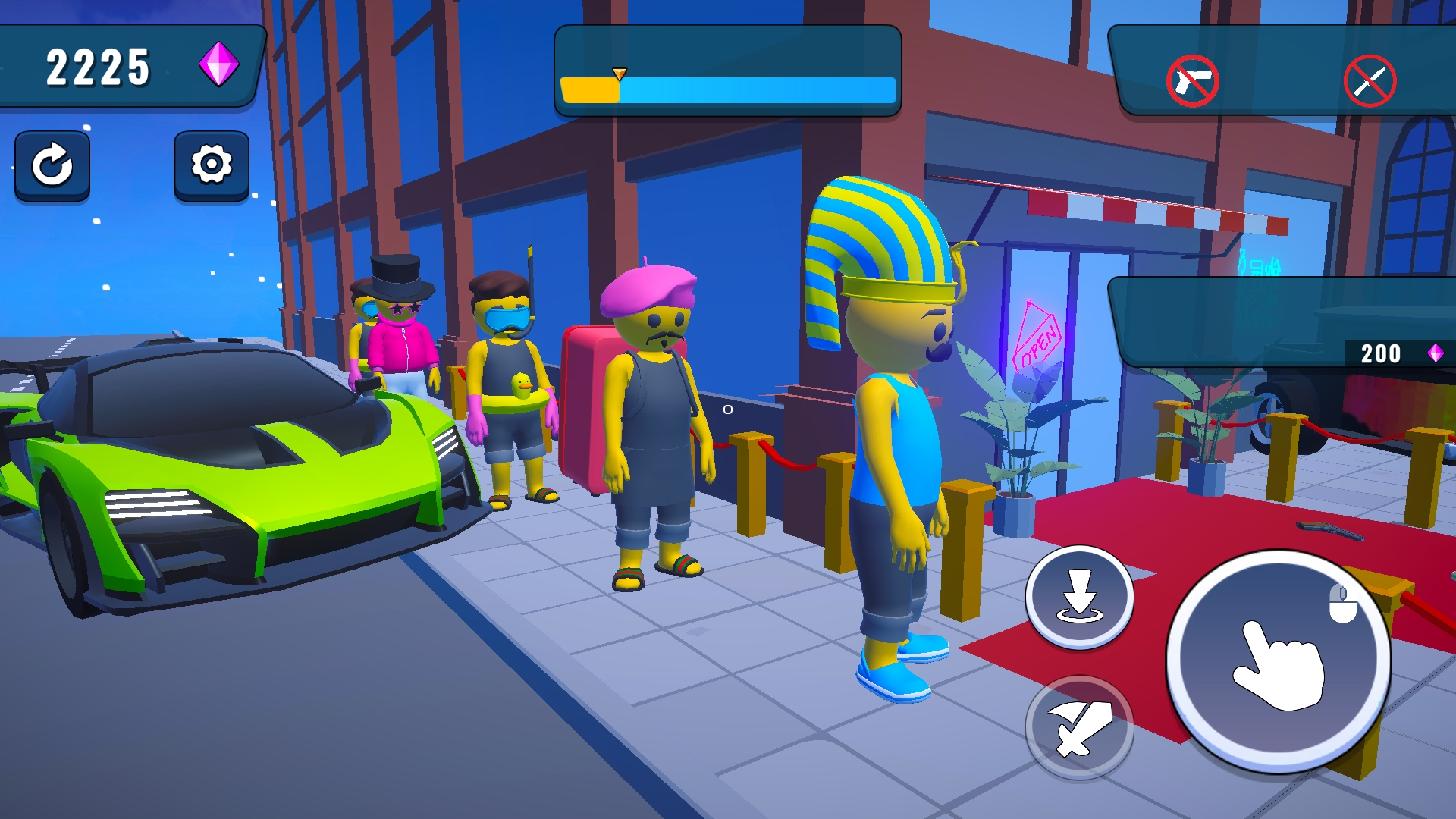Open the settings gear icon
This screenshot has height=819, width=1456.
(x=210, y=165)
